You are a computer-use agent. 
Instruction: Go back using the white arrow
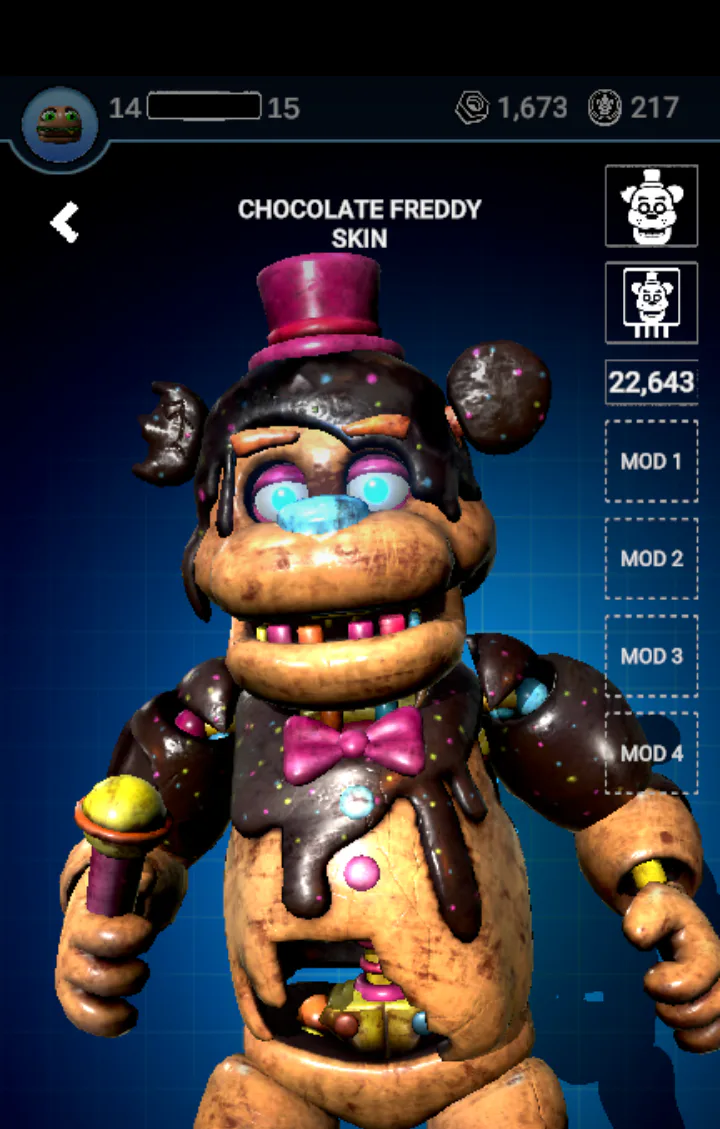65,222
